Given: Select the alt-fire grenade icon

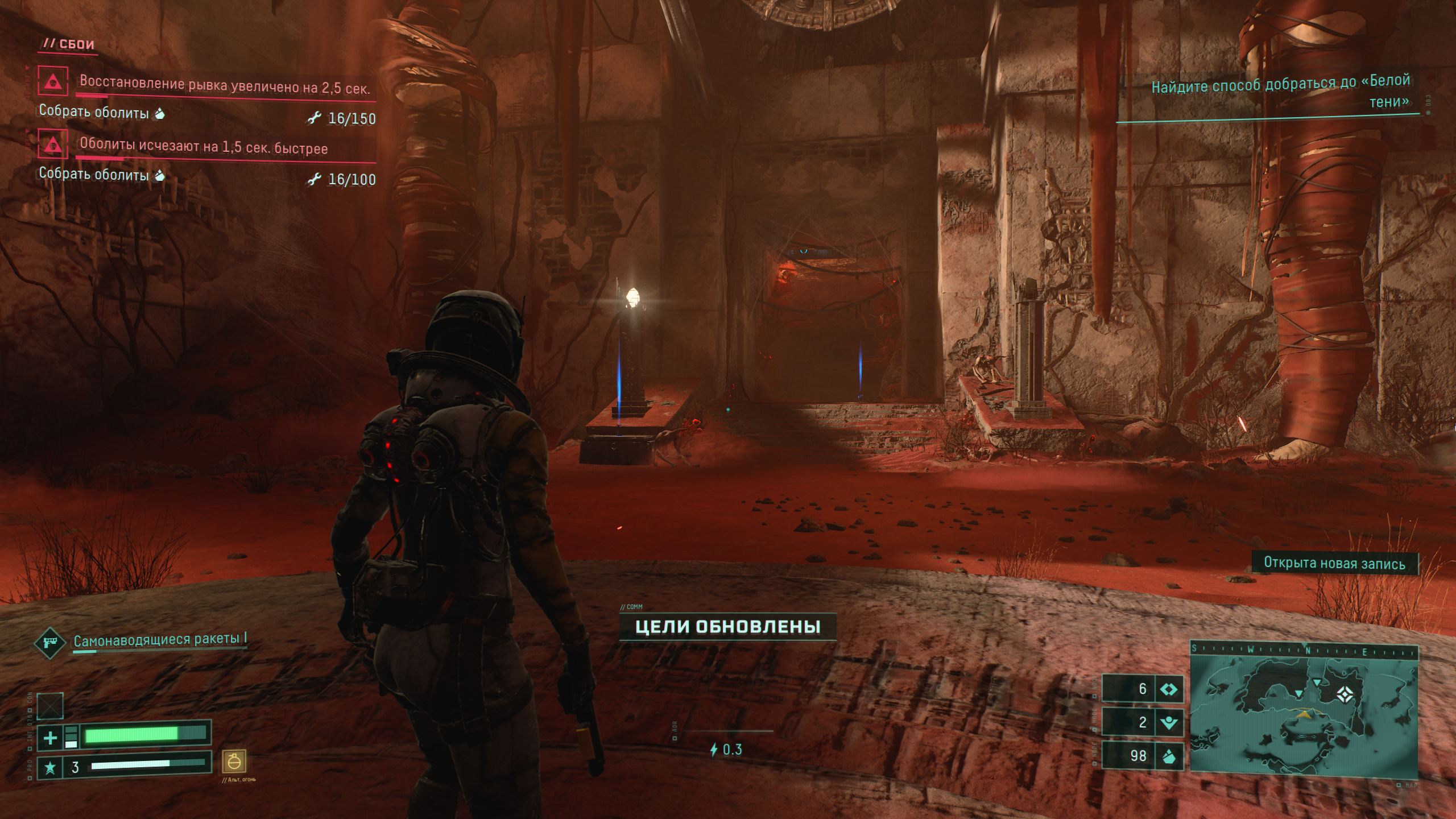Looking at the screenshot, I should [x=234, y=762].
